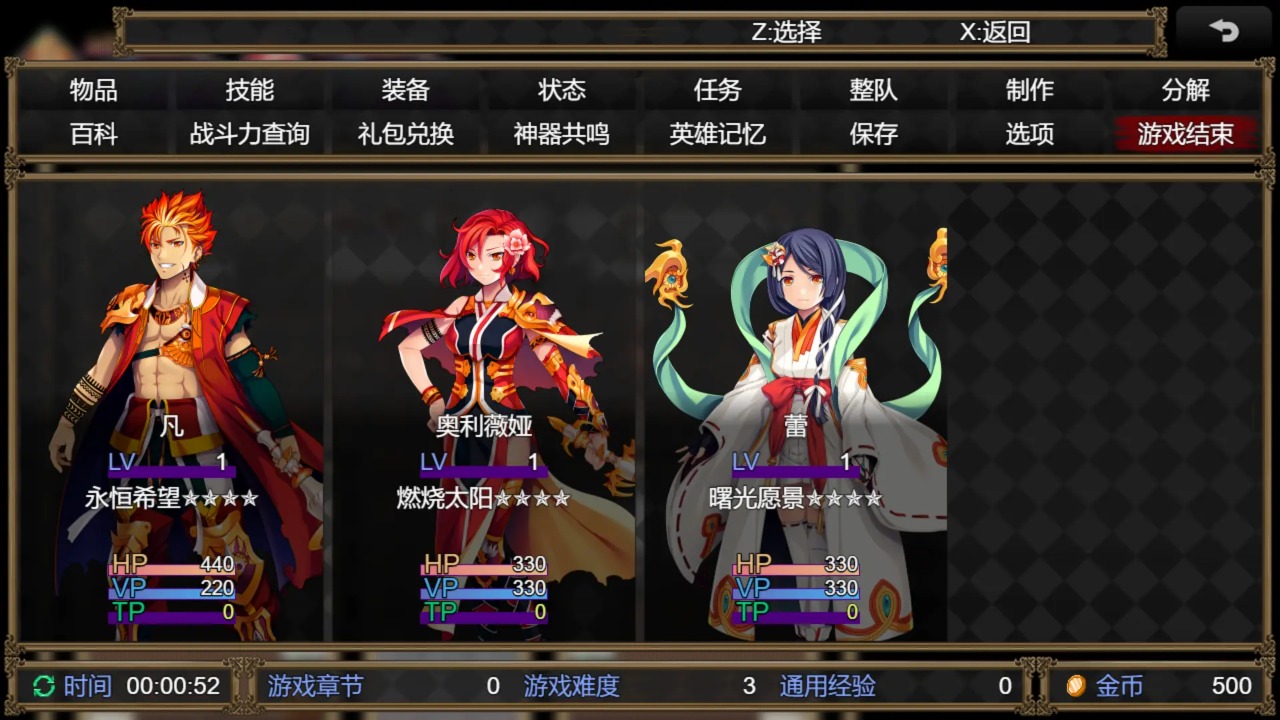Open the 选项 (Options) menu
Screen dimensions: 1280x720
pos(1030,134)
